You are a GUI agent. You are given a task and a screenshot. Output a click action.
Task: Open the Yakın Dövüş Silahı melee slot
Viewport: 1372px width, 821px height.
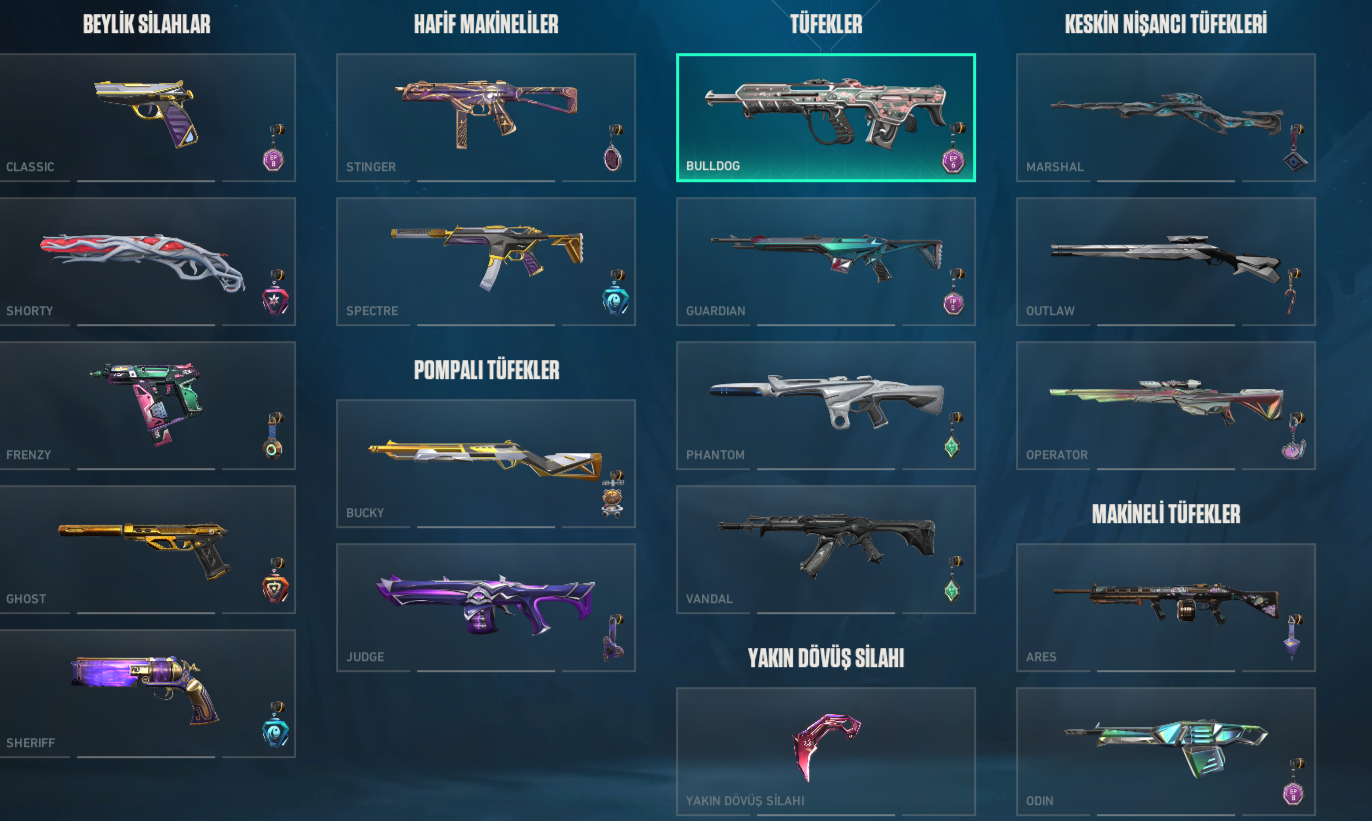pyautogui.click(x=826, y=750)
